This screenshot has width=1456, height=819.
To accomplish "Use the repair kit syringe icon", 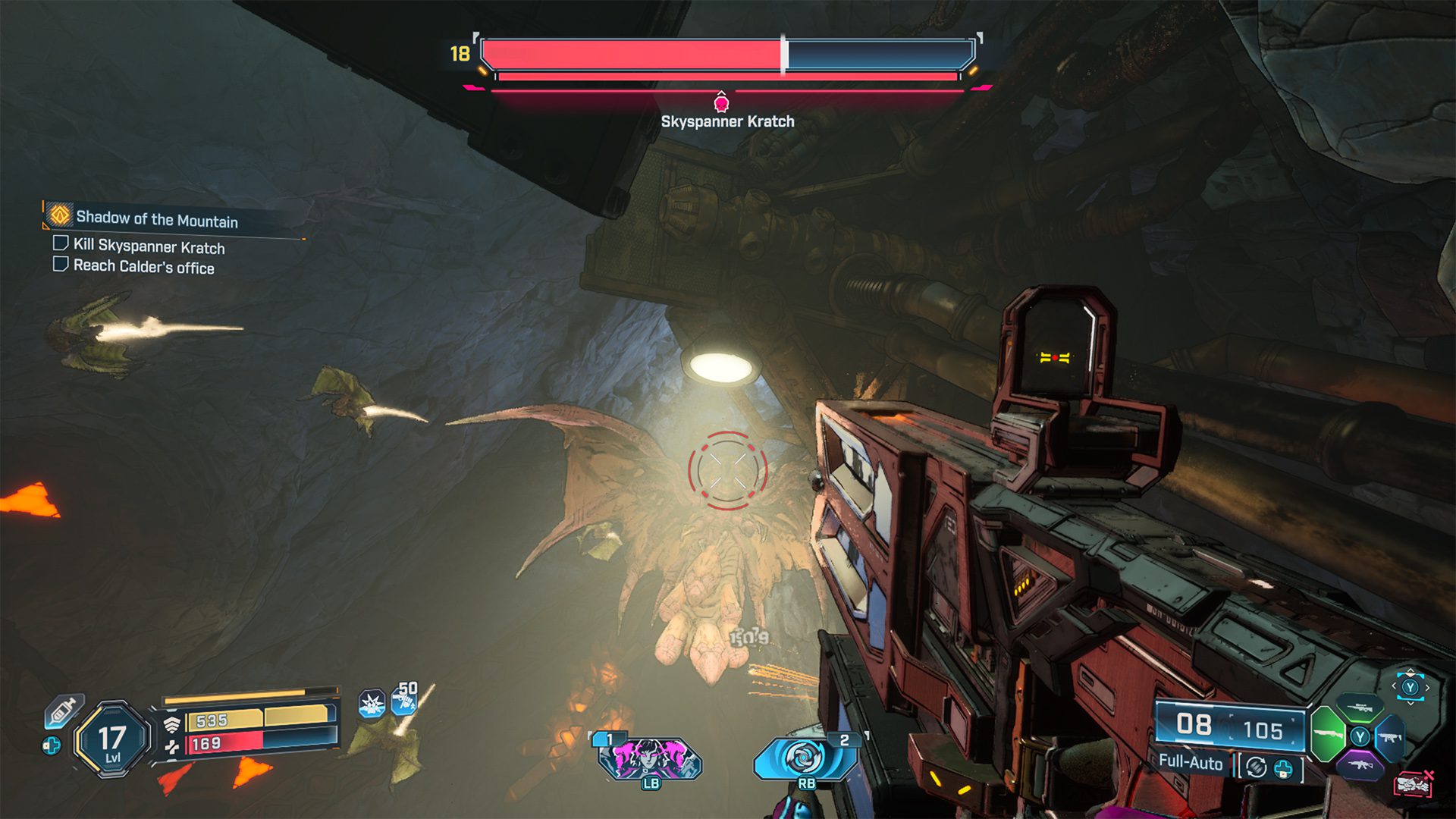I will click(x=64, y=711).
